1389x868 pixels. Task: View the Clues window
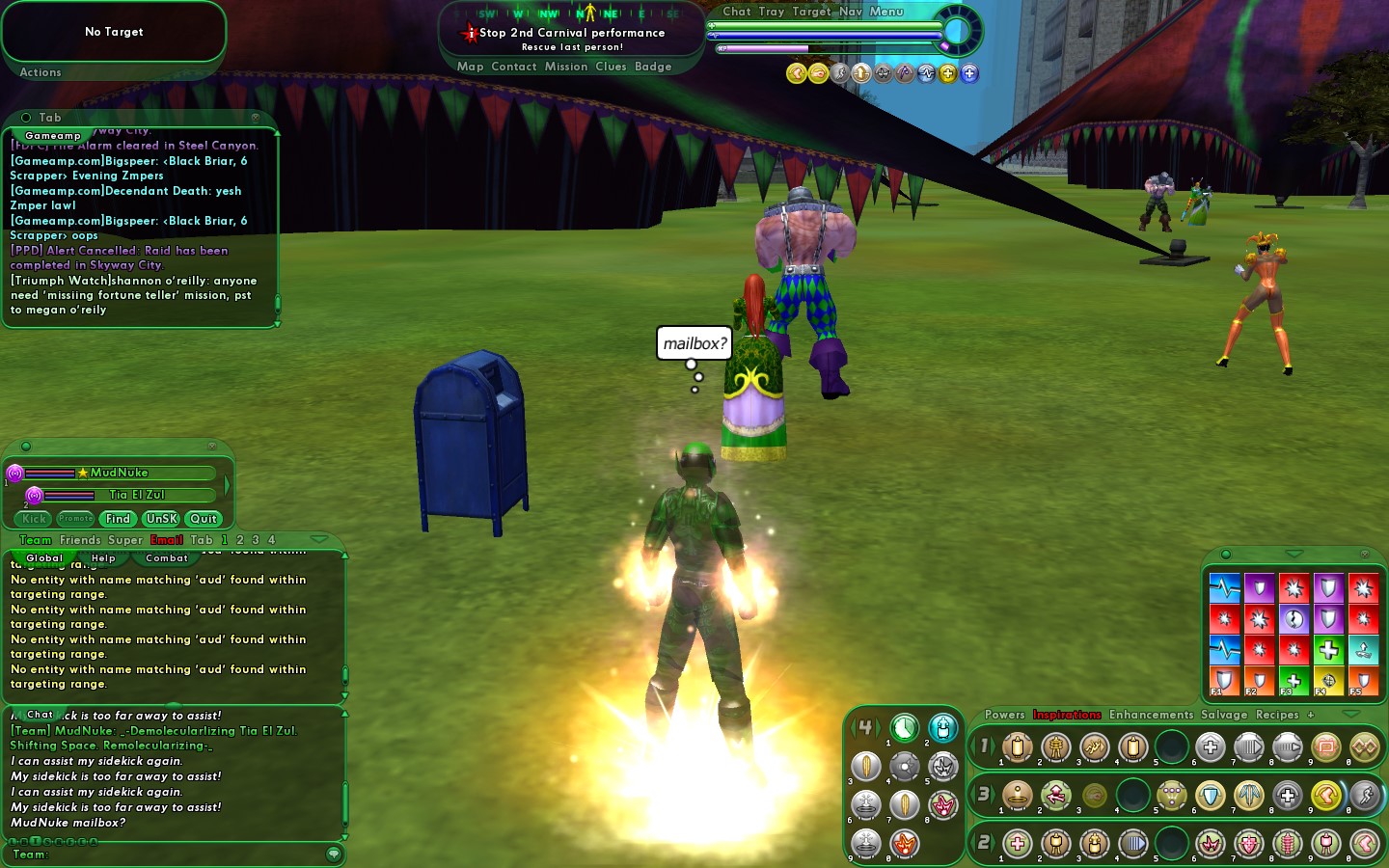pos(611,67)
